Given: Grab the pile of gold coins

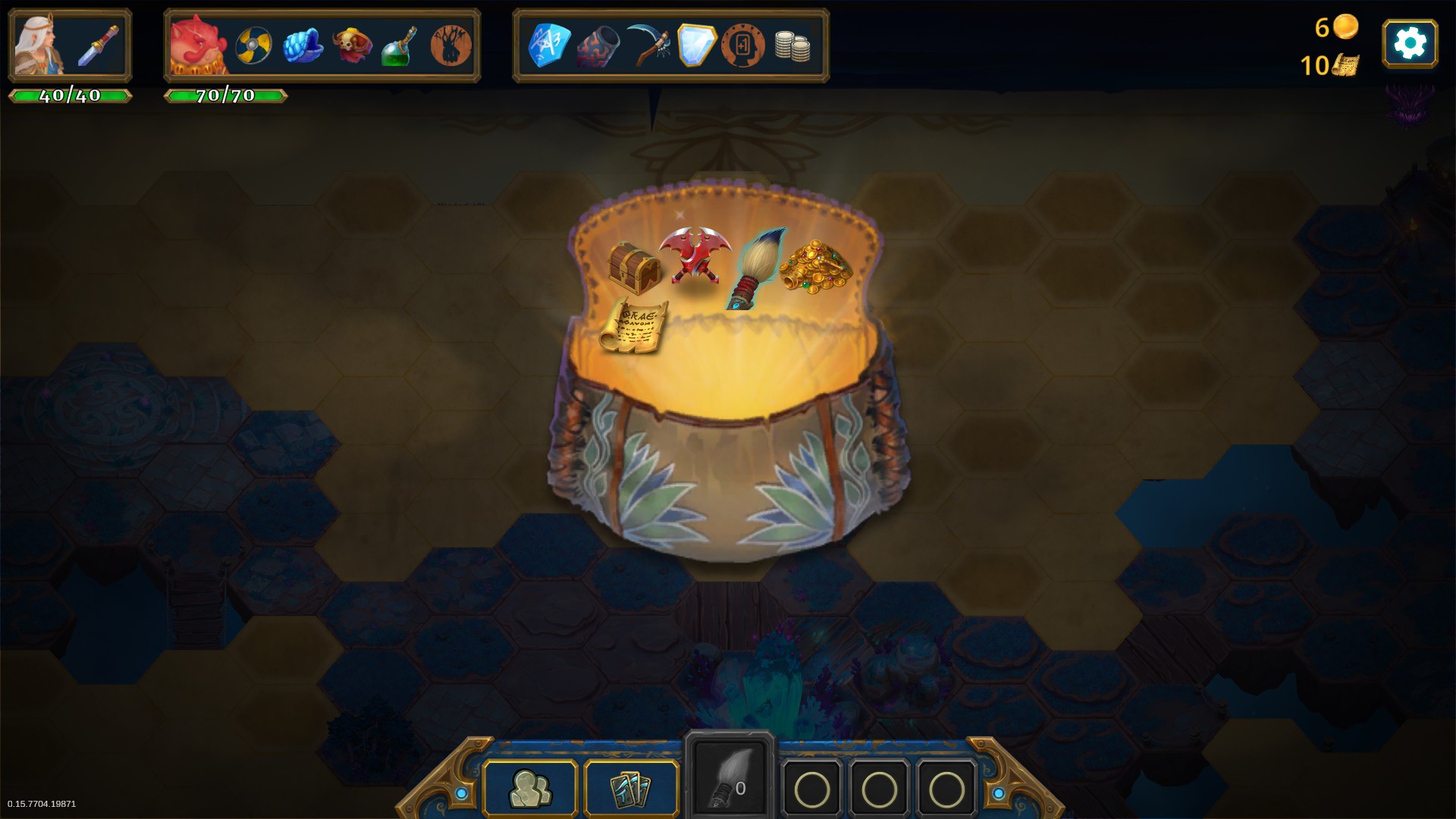Looking at the screenshot, I should point(815,266).
